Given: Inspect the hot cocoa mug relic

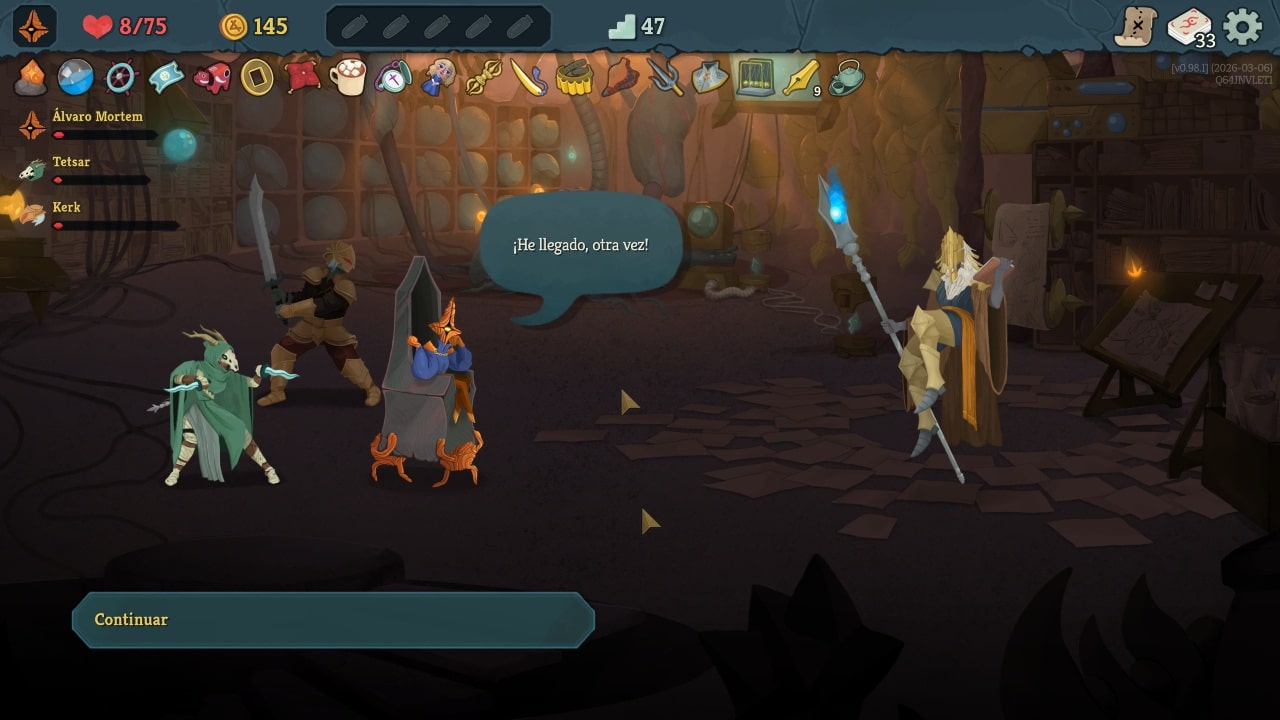Looking at the screenshot, I should pos(348,77).
